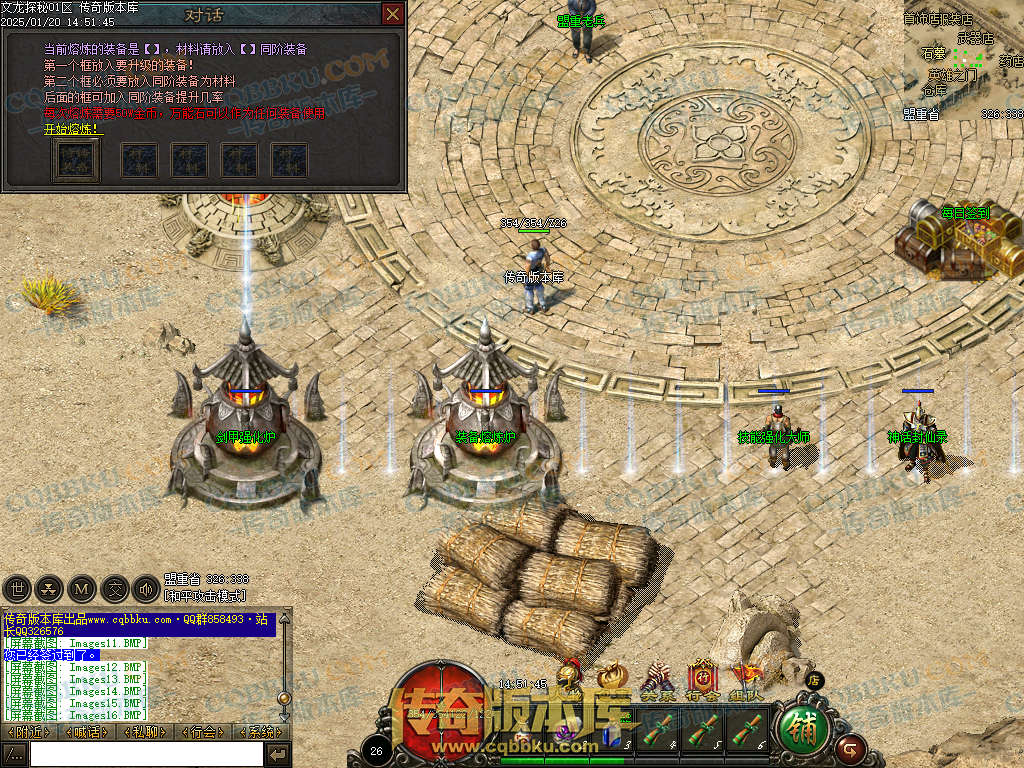Switch chat to the 私聊 channel
Image resolution: width=1024 pixels, height=768 pixels.
coord(145,732)
